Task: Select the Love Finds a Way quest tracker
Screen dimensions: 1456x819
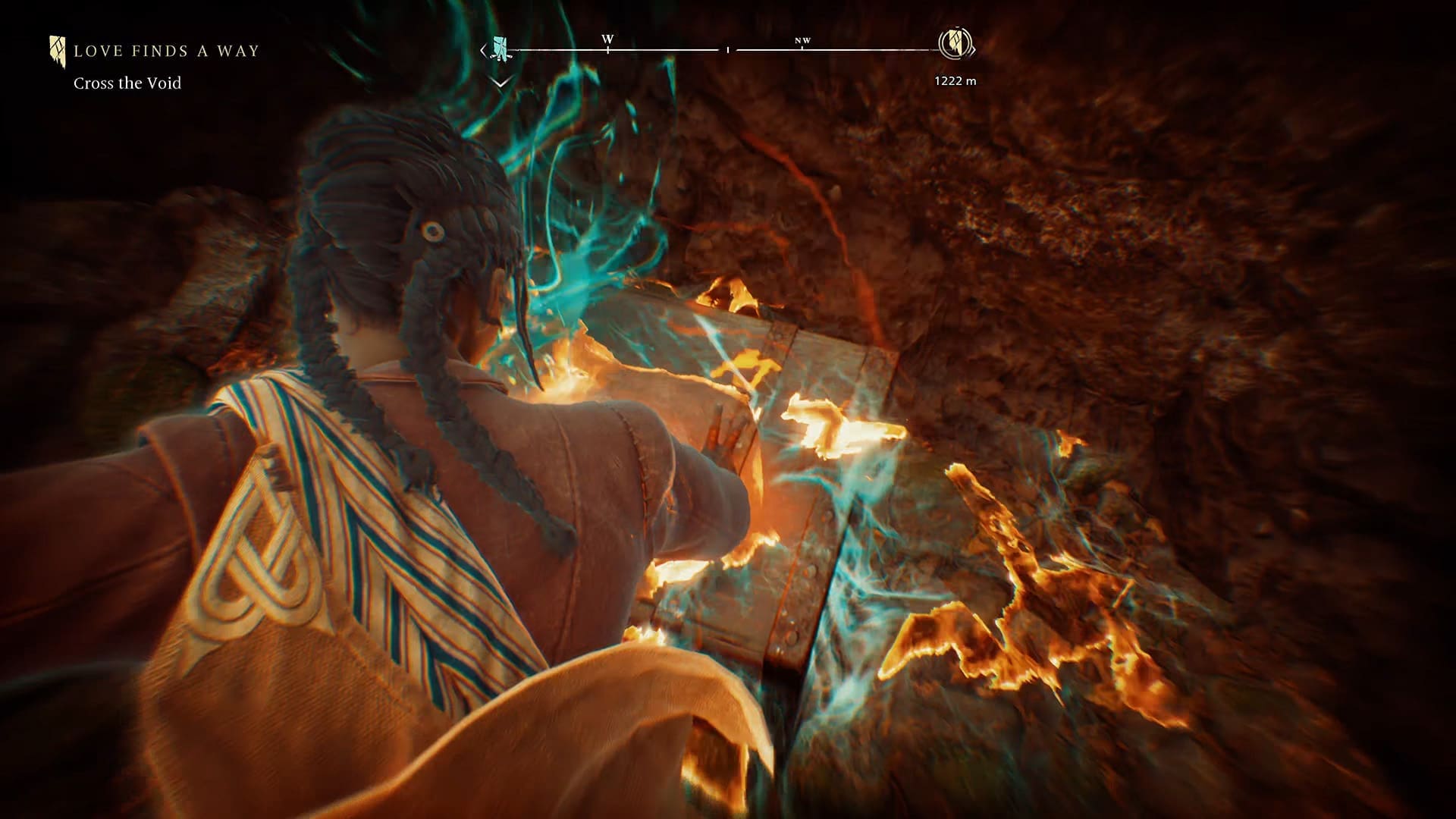Action: [165, 52]
